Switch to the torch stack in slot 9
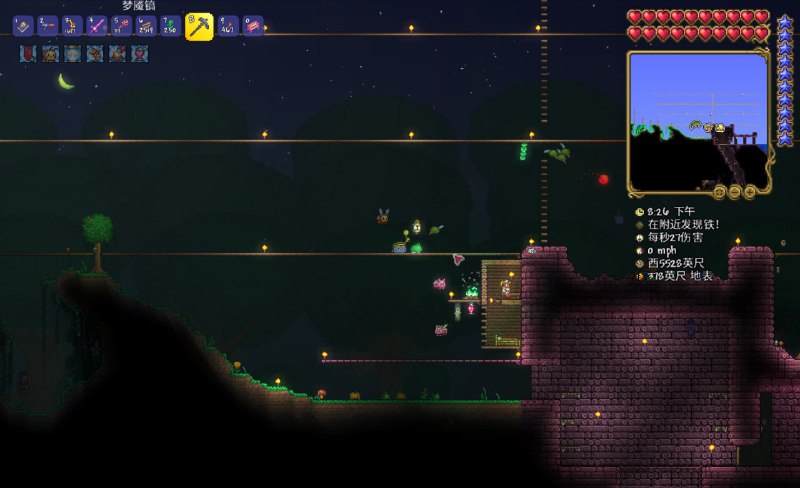This screenshot has width=800, height=488. (228, 25)
